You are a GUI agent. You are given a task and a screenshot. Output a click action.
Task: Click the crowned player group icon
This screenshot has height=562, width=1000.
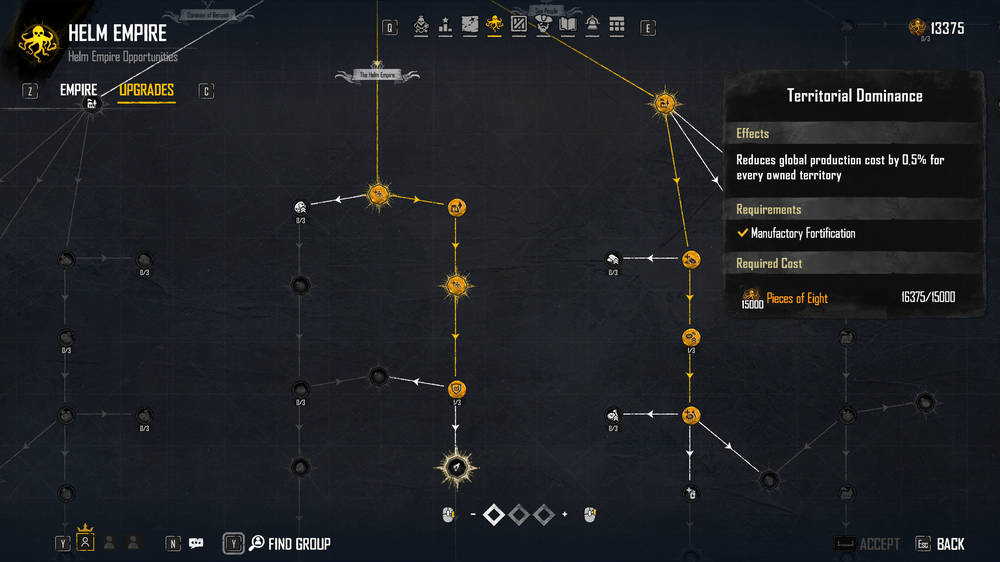click(x=86, y=541)
